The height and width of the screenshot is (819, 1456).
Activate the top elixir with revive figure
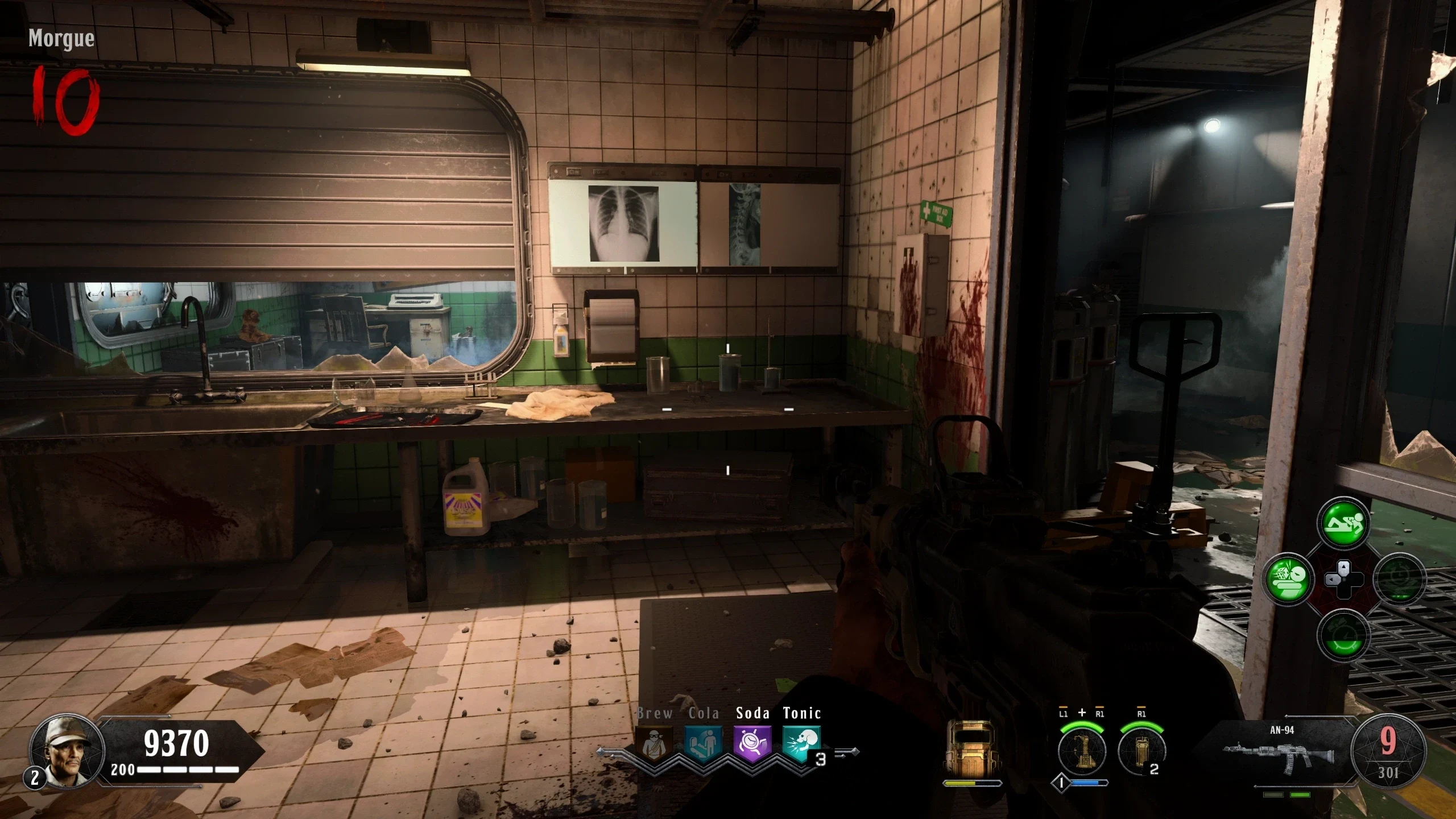pos(1343,523)
